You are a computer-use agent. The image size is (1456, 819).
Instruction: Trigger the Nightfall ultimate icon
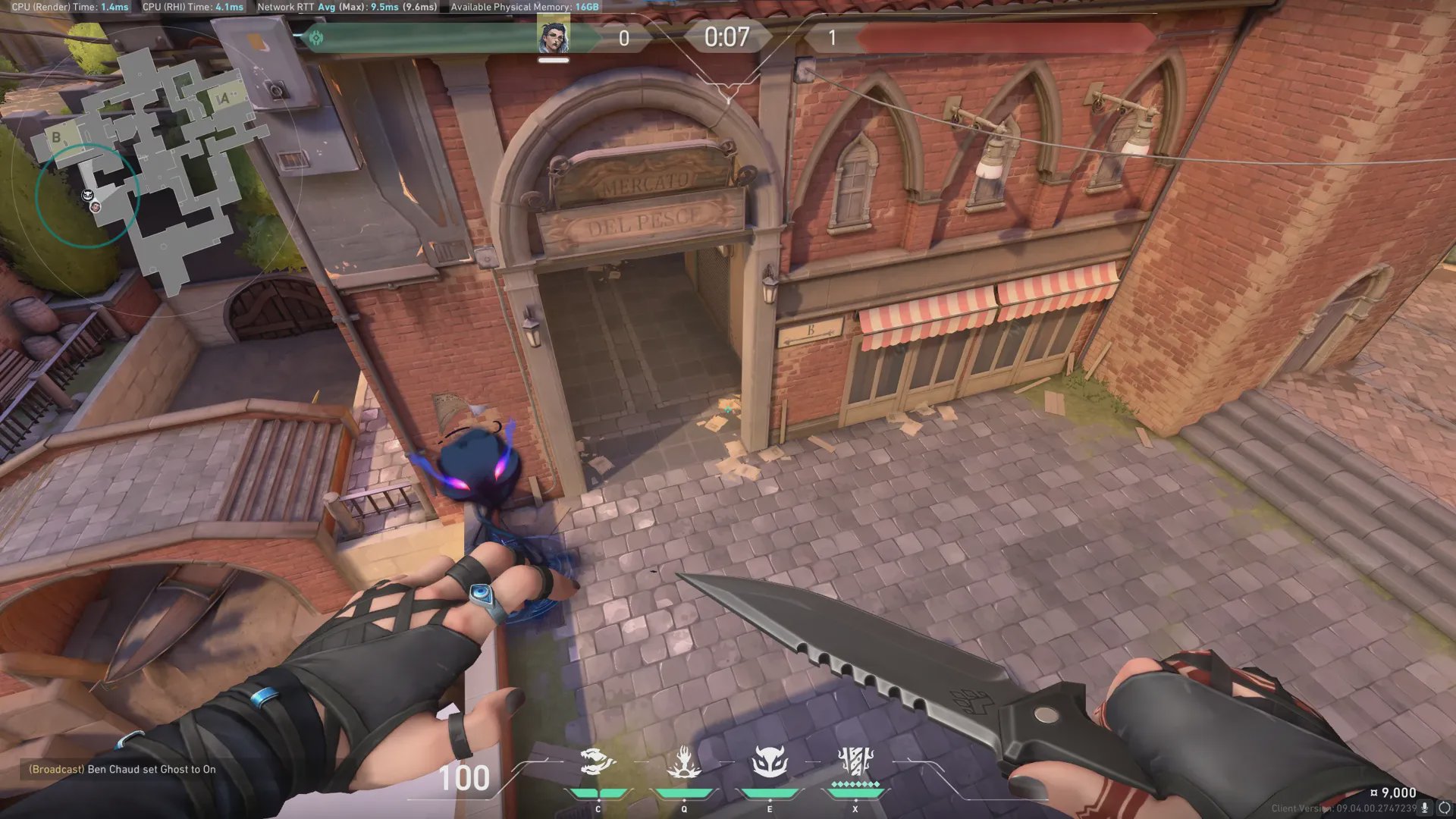pyautogui.click(x=855, y=761)
